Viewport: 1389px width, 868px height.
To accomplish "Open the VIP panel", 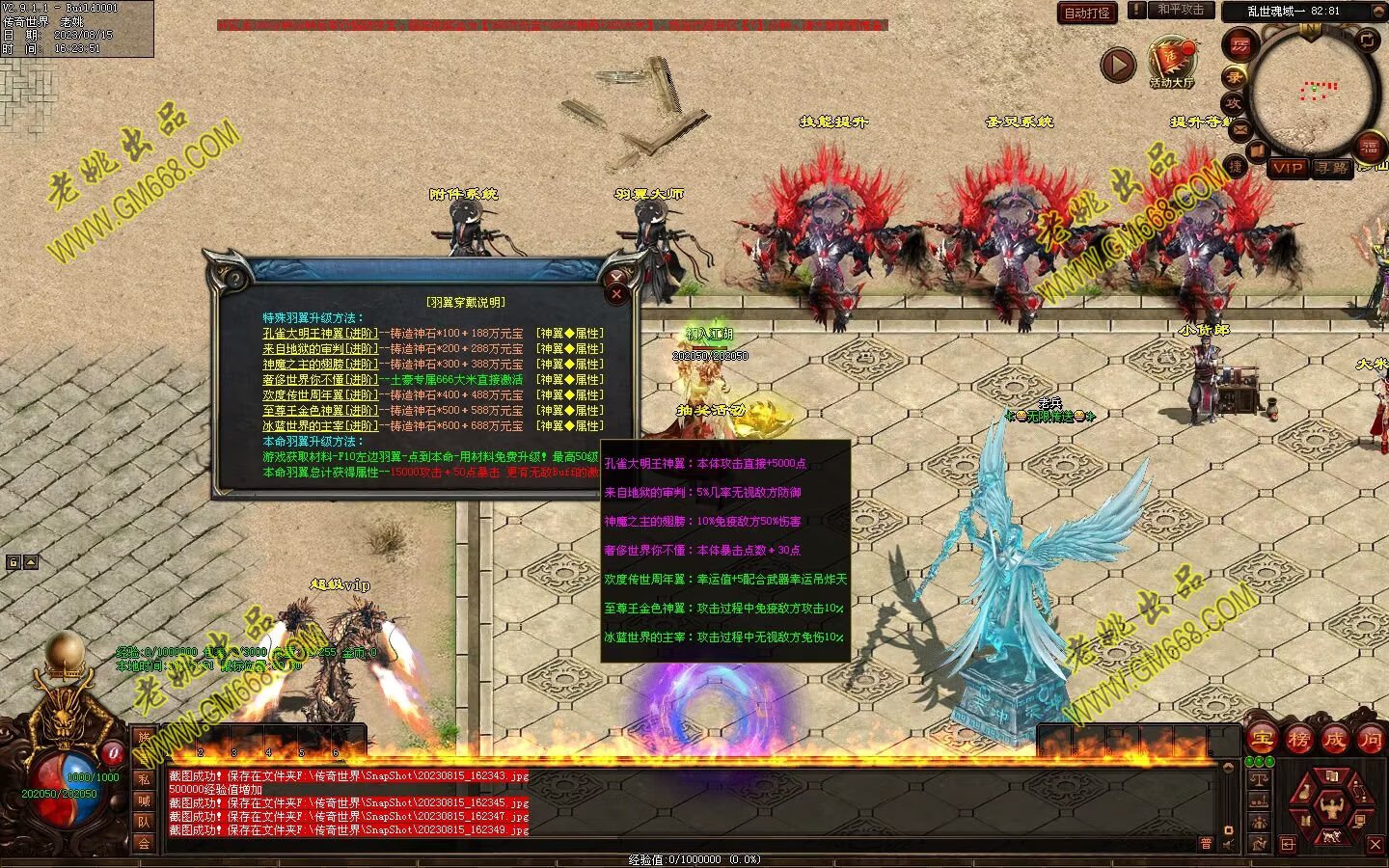I will (1287, 168).
